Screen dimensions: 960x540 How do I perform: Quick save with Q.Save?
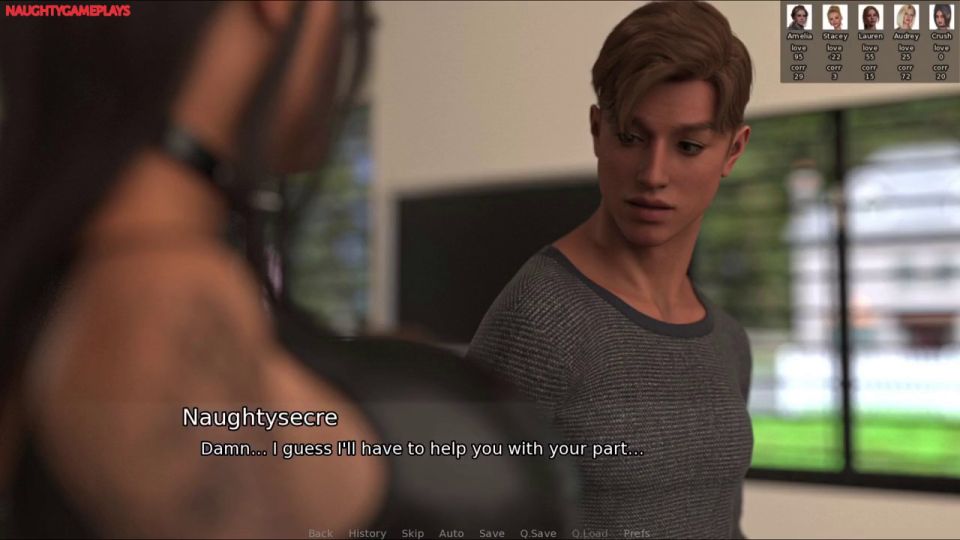click(x=538, y=533)
